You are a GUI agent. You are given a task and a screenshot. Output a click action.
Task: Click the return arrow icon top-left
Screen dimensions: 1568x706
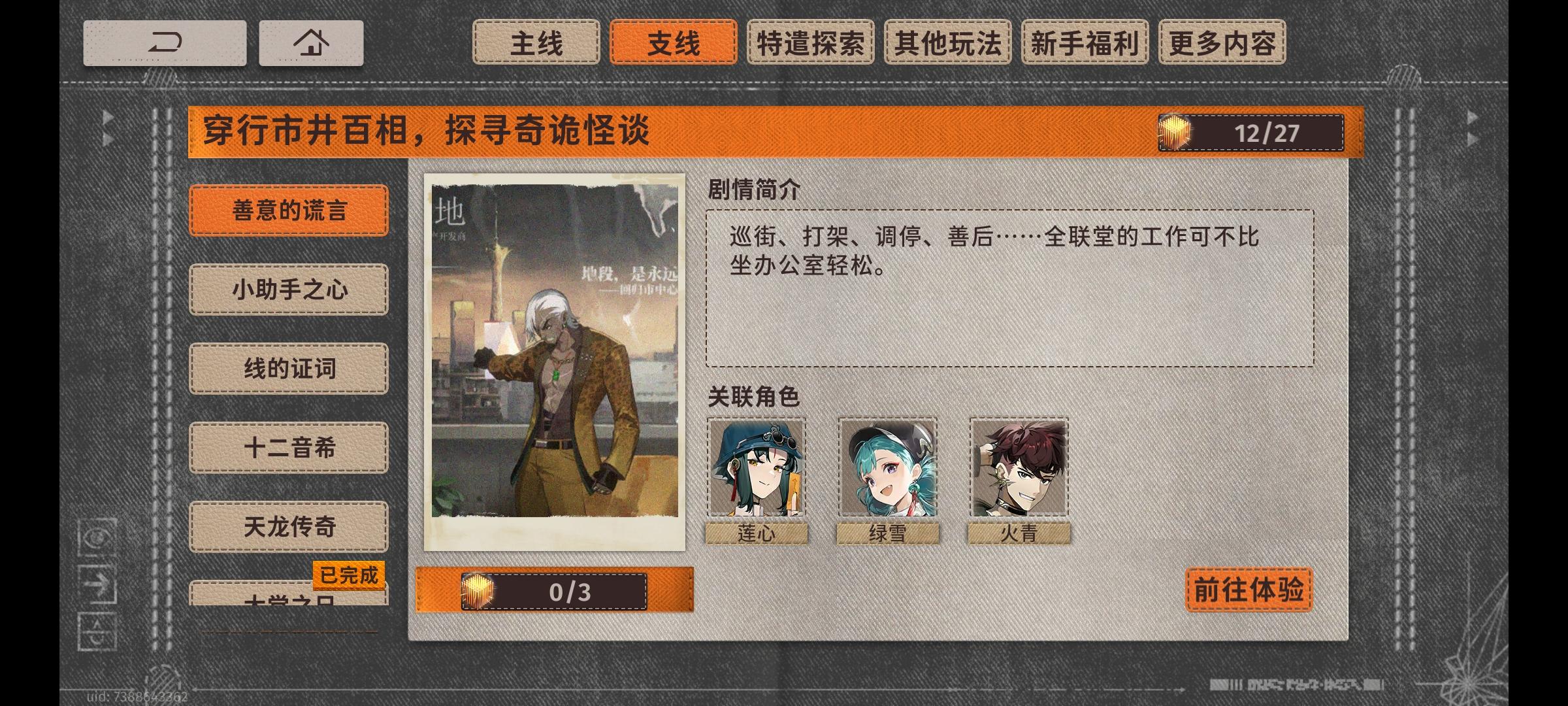(x=165, y=43)
